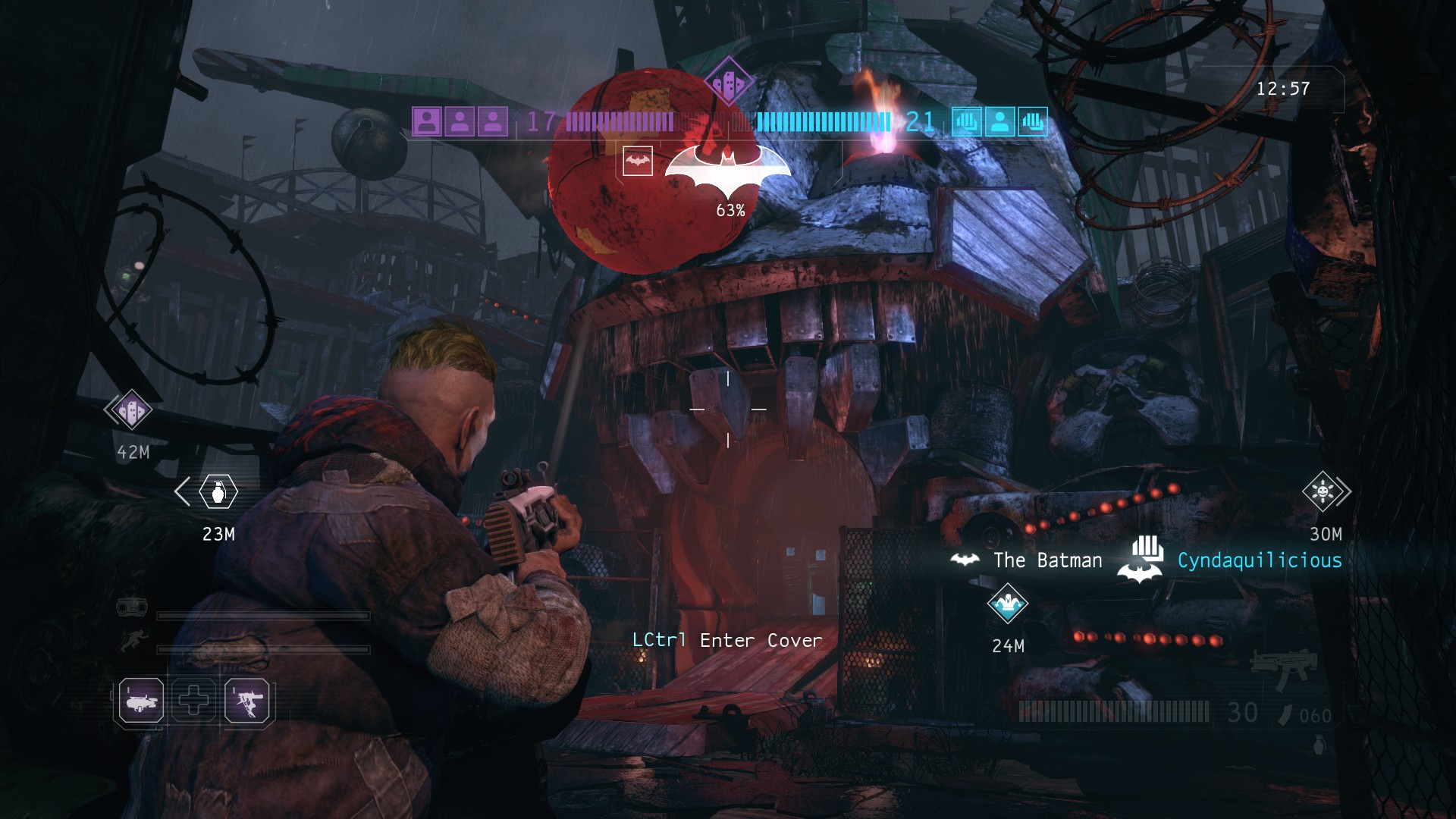1456x819 pixels.
Task: Click the first purple team player icon
Action: click(427, 121)
